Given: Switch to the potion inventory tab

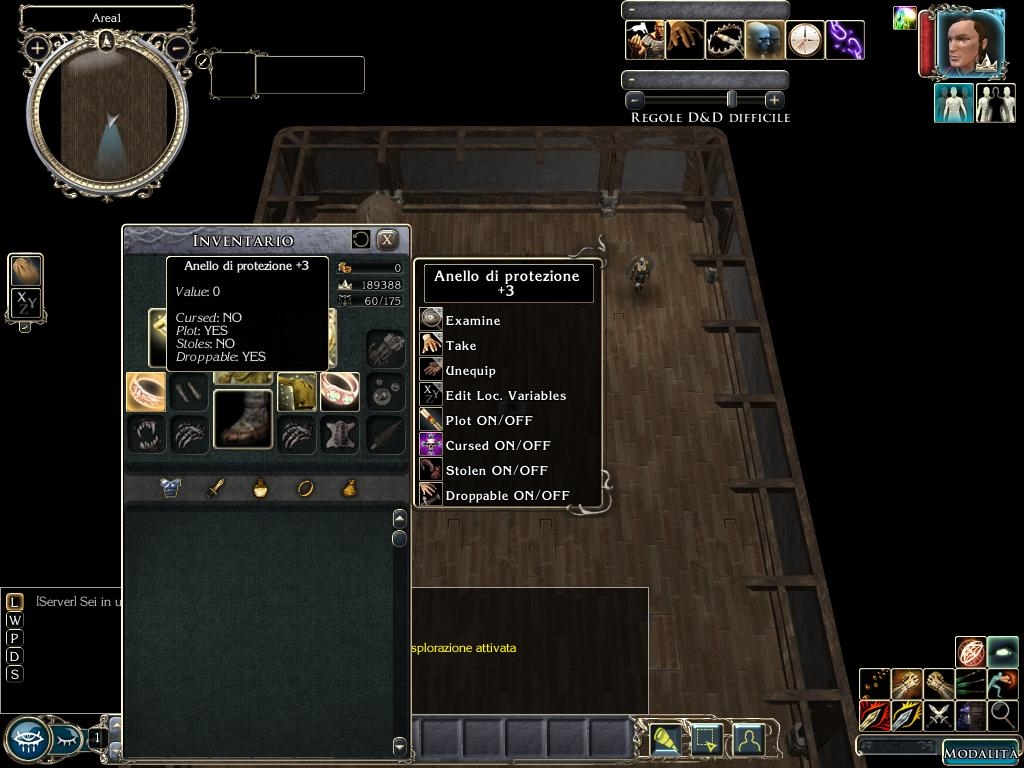Looking at the screenshot, I should (x=260, y=488).
